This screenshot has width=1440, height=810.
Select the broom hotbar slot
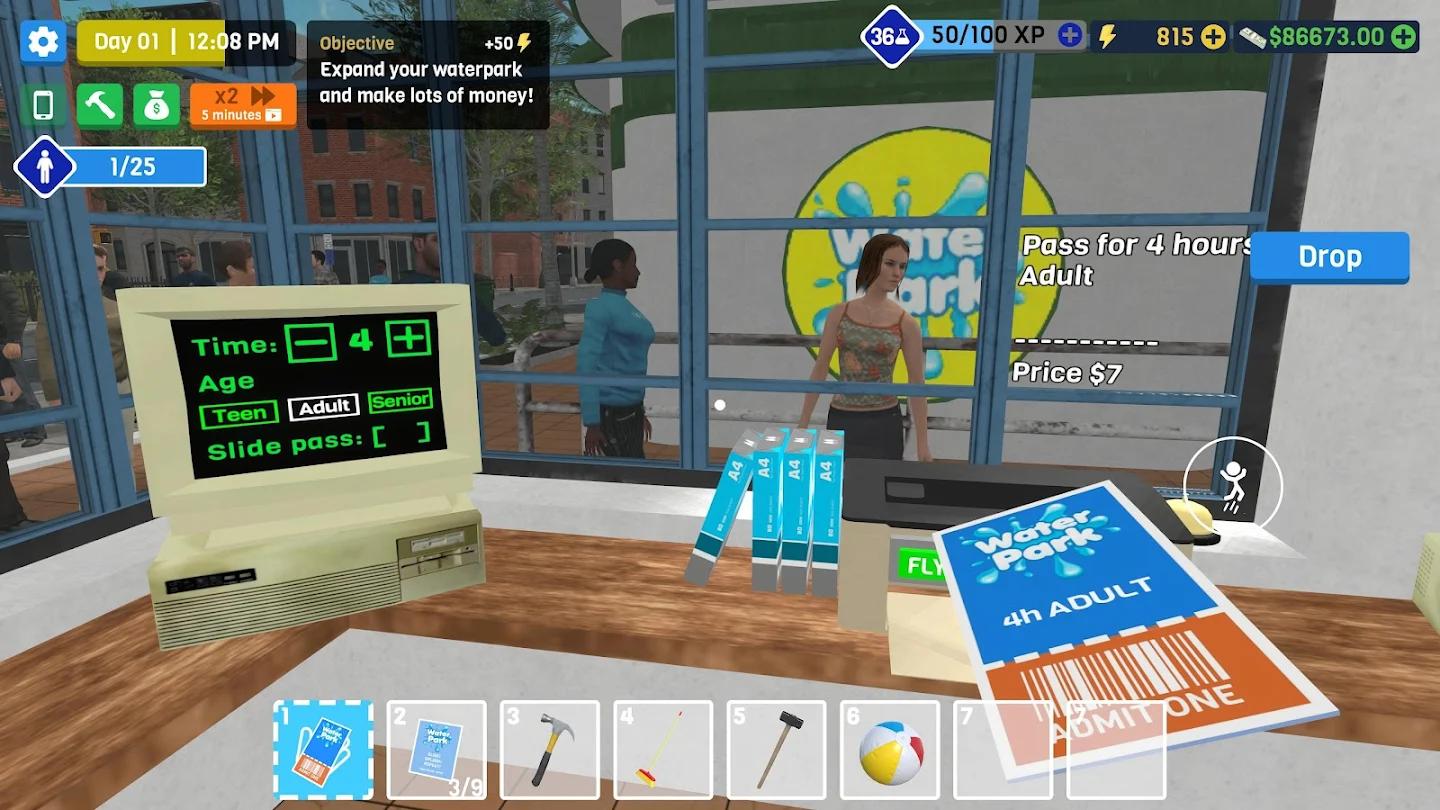point(663,750)
